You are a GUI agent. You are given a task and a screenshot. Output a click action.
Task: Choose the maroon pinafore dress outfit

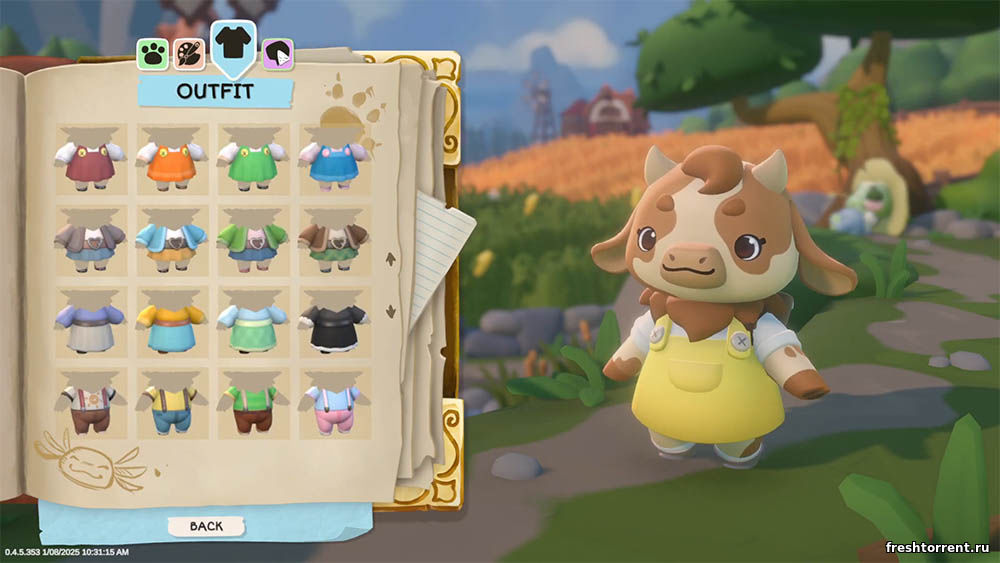pos(91,161)
